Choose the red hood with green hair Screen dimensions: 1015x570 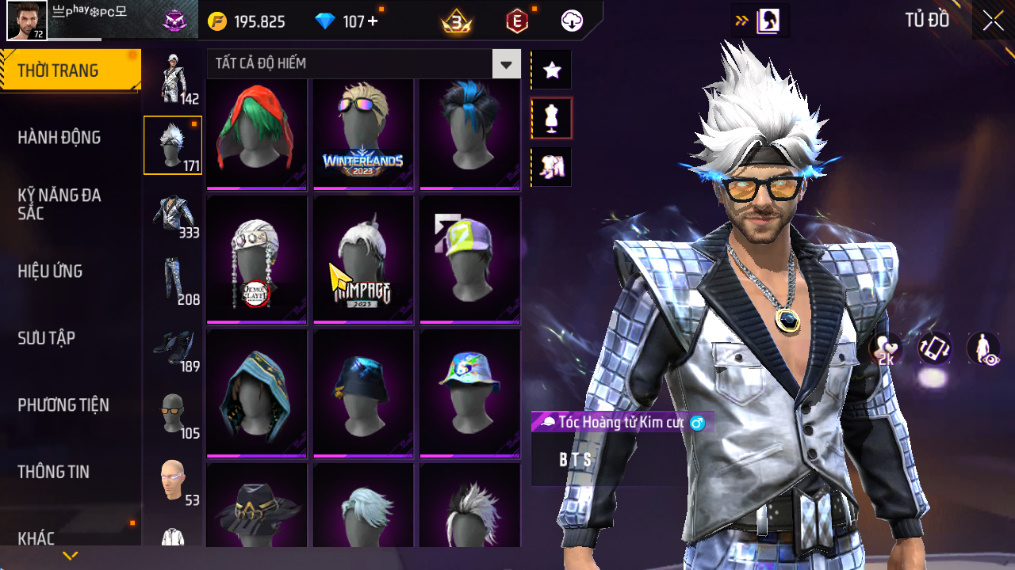click(256, 134)
